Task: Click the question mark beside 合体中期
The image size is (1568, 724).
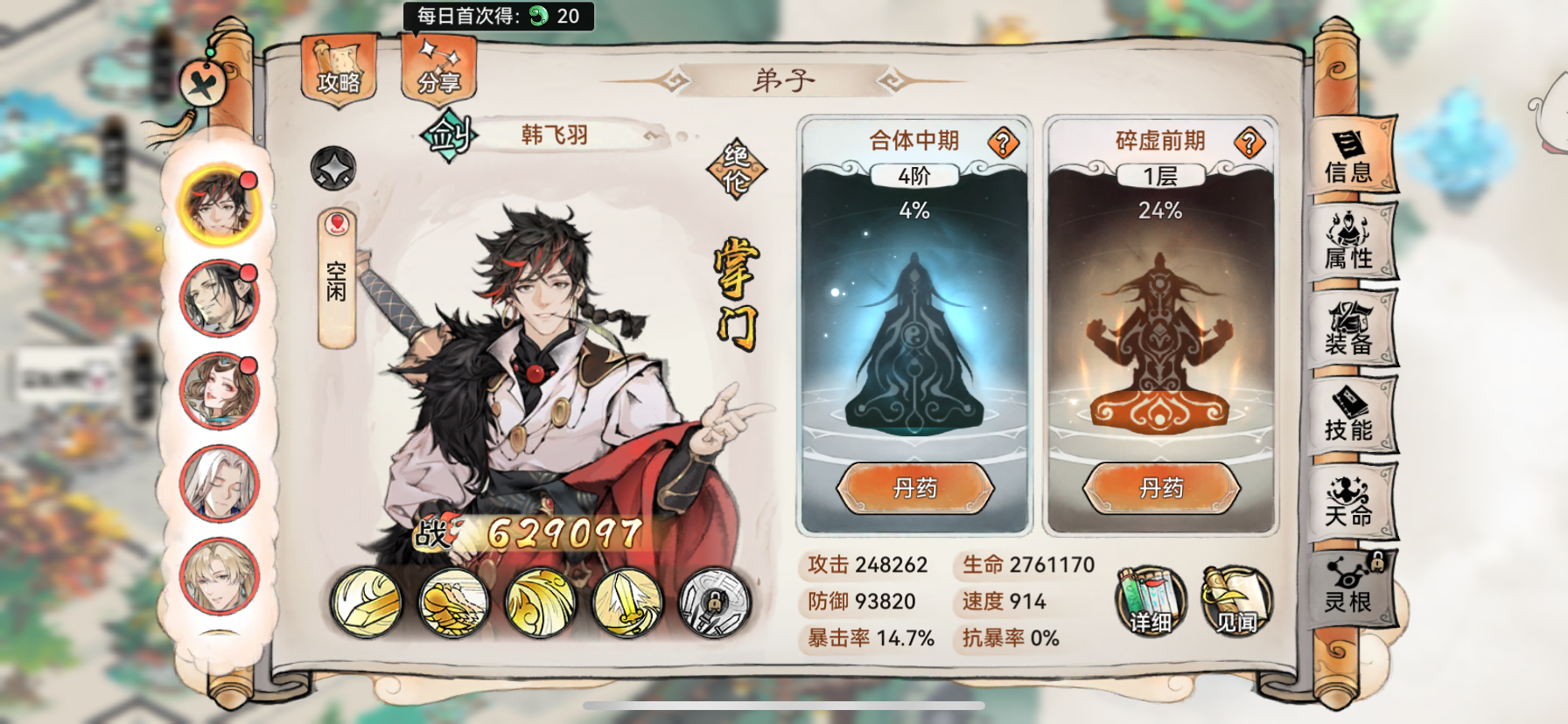Action: tap(1004, 142)
